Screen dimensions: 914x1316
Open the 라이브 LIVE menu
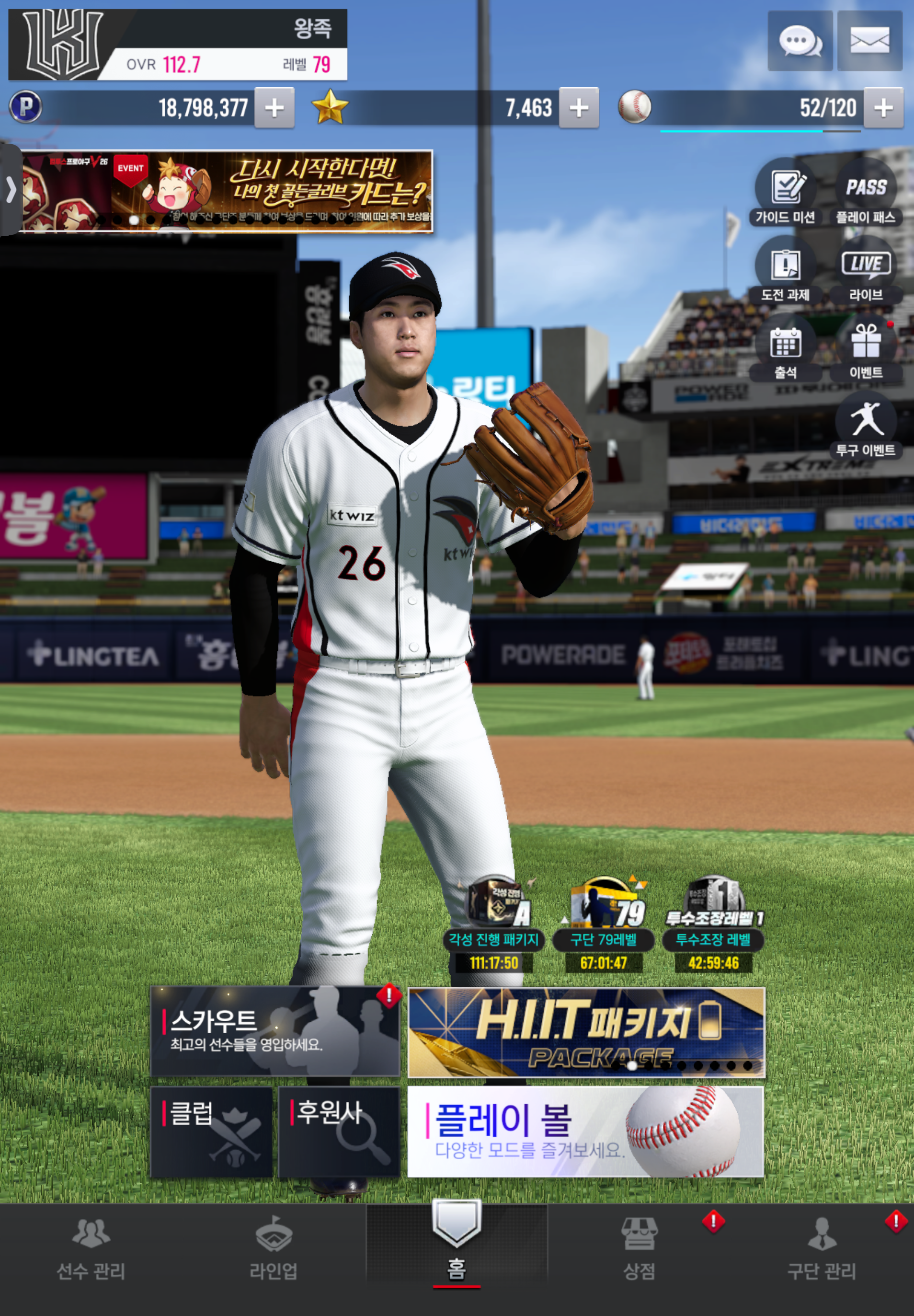pyautogui.click(x=865, y=270)
